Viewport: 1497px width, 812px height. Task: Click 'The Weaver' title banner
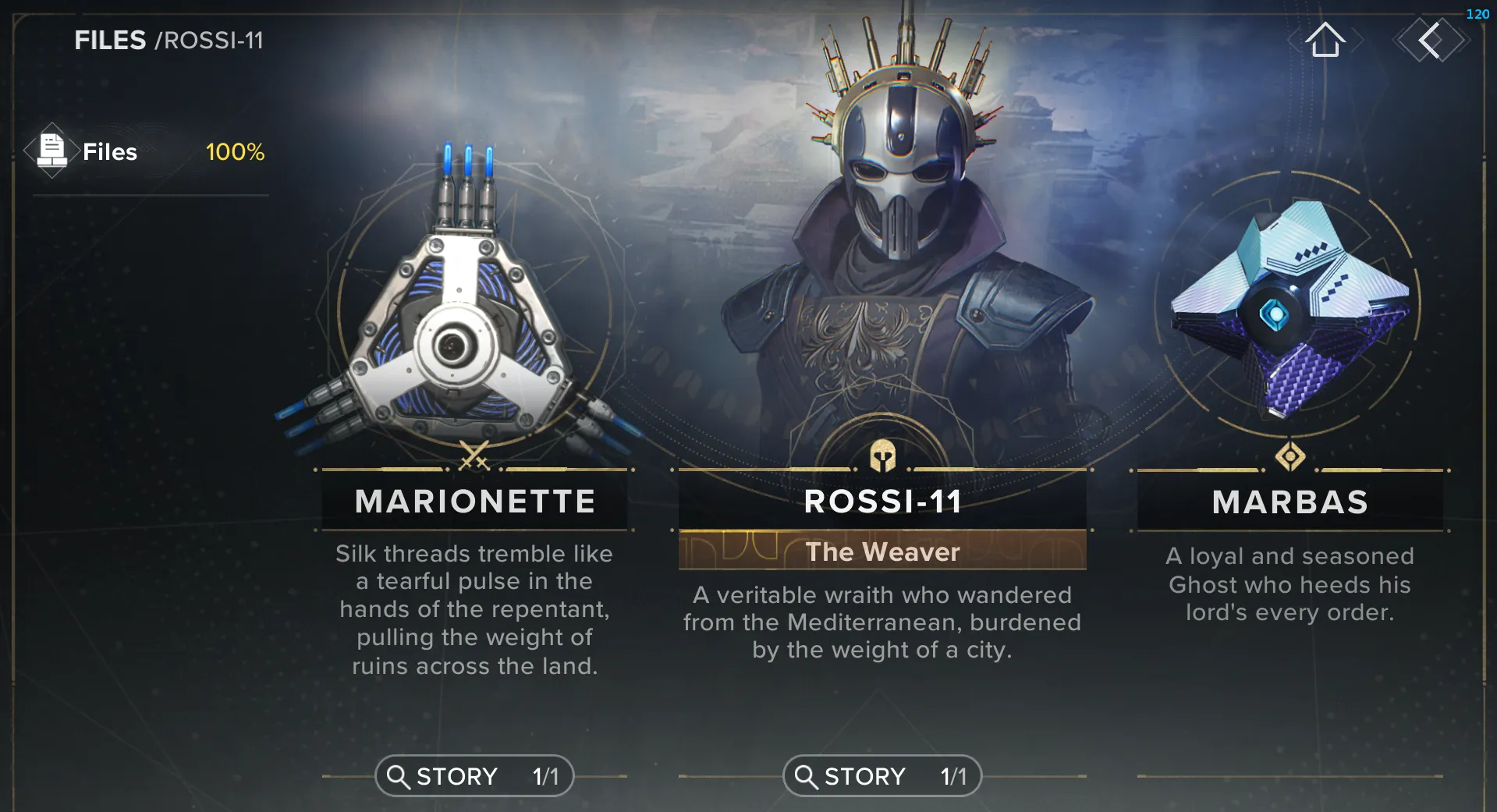click(x=882, y=551)
